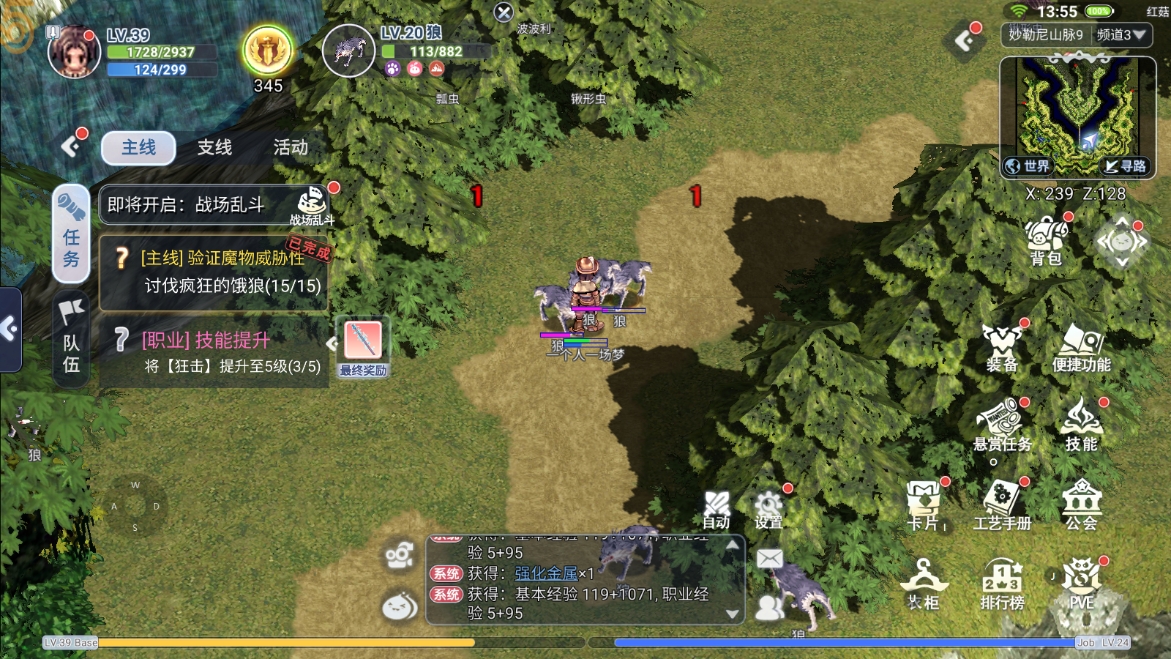Open the 悬赏任务 bounty board
Viewport: 1171px width, 659px height.
1002,424
